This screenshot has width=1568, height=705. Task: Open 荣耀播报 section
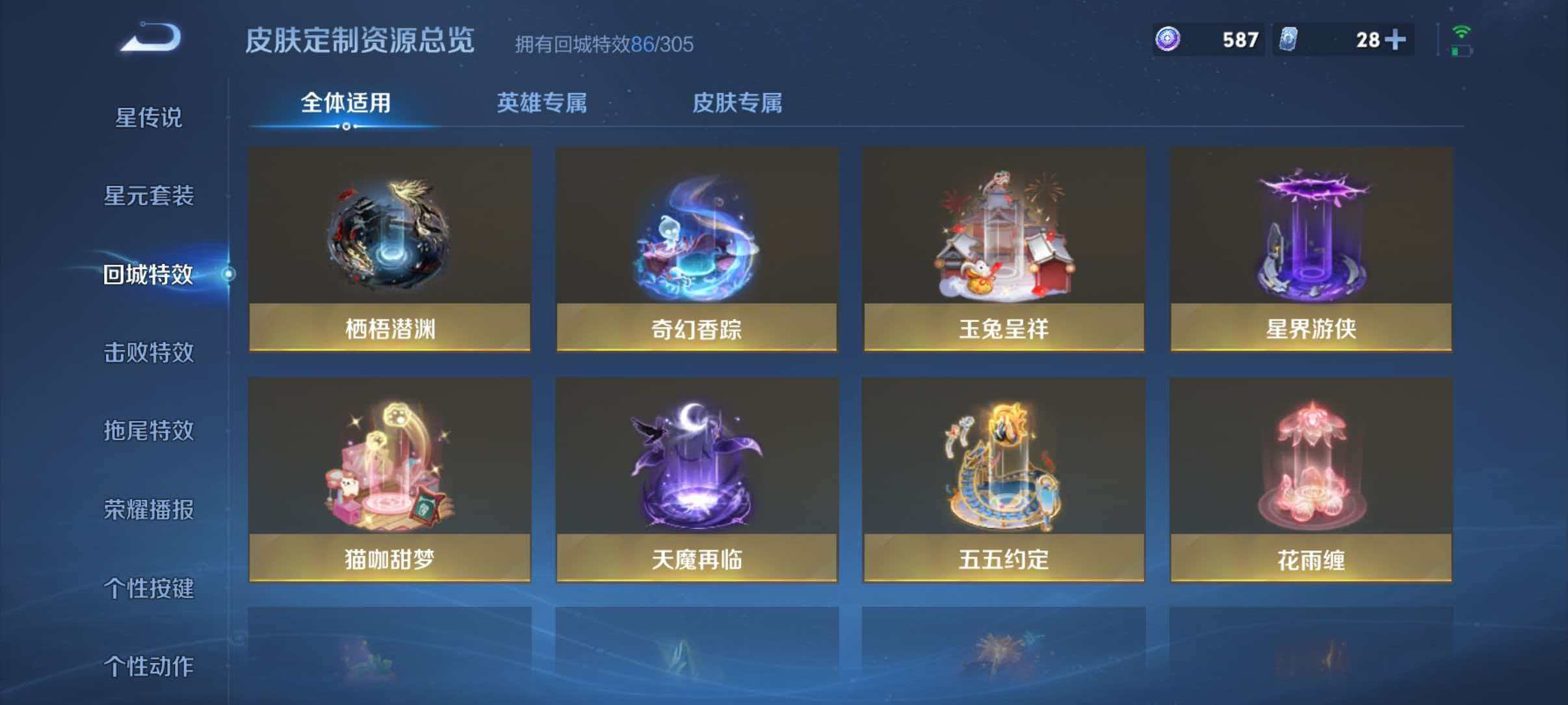(150, 509)
